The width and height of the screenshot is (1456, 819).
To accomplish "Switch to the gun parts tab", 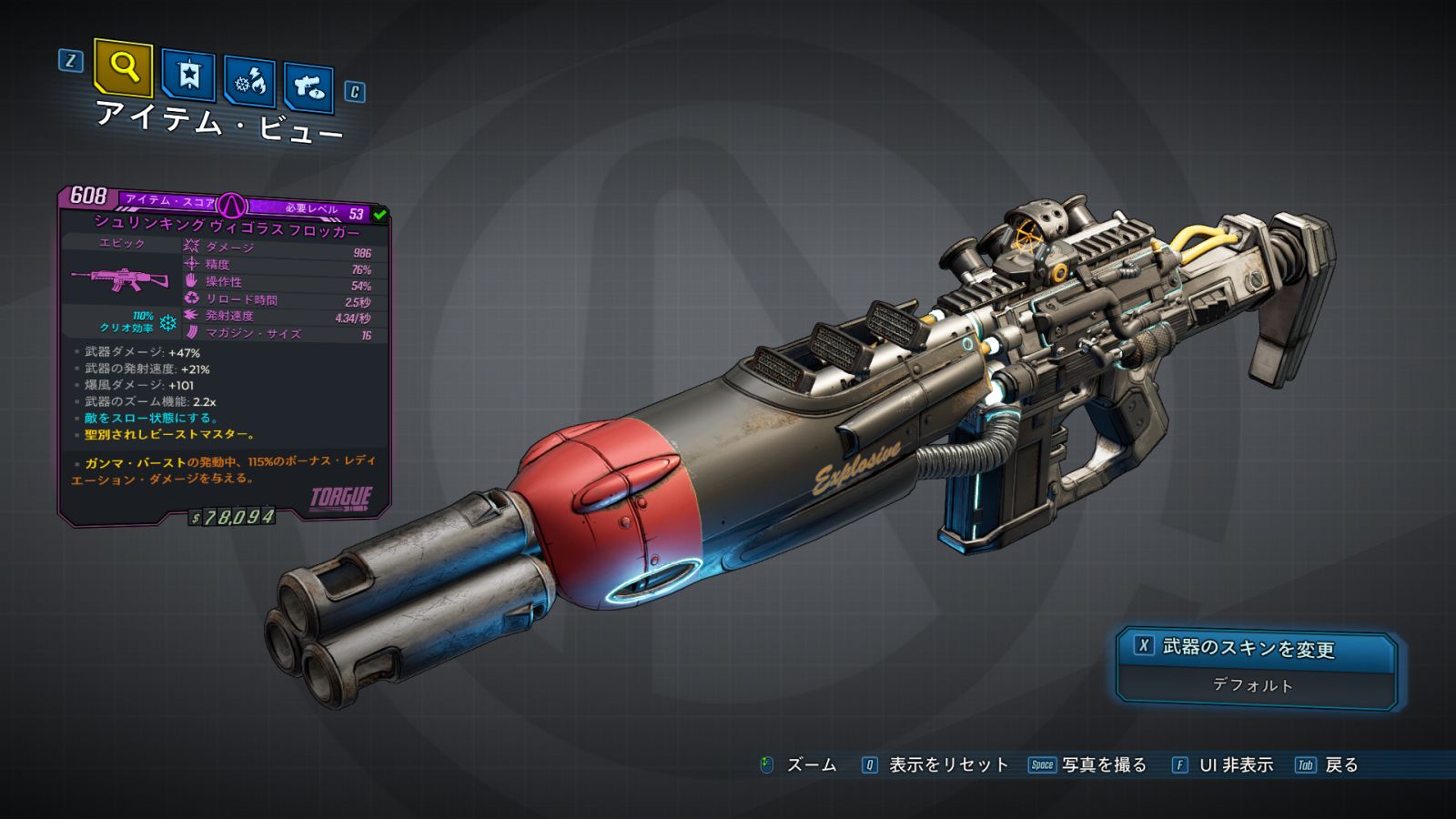I will [308, 87].
